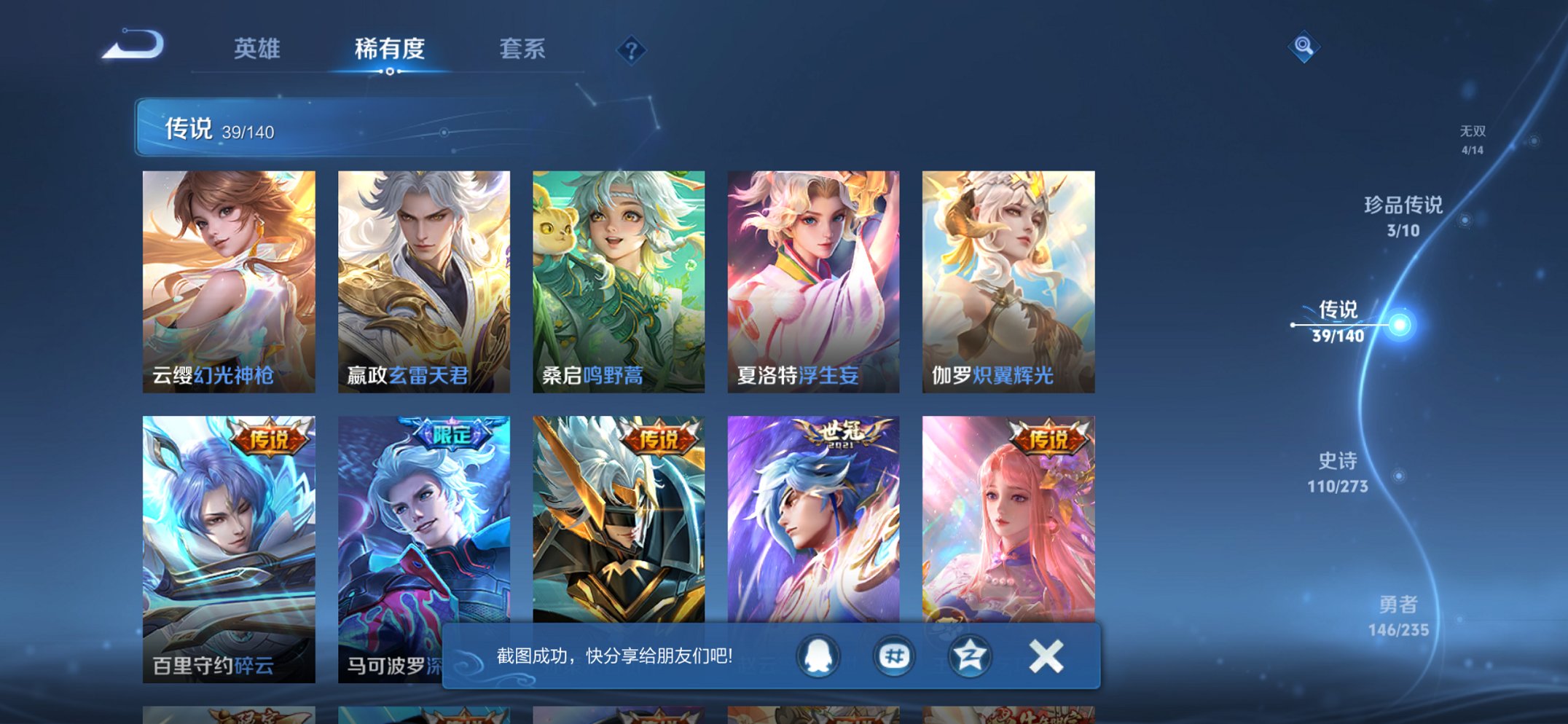Share screenshot via the QQ icon
1568x724 pixels.
click(x=818, y=655)
